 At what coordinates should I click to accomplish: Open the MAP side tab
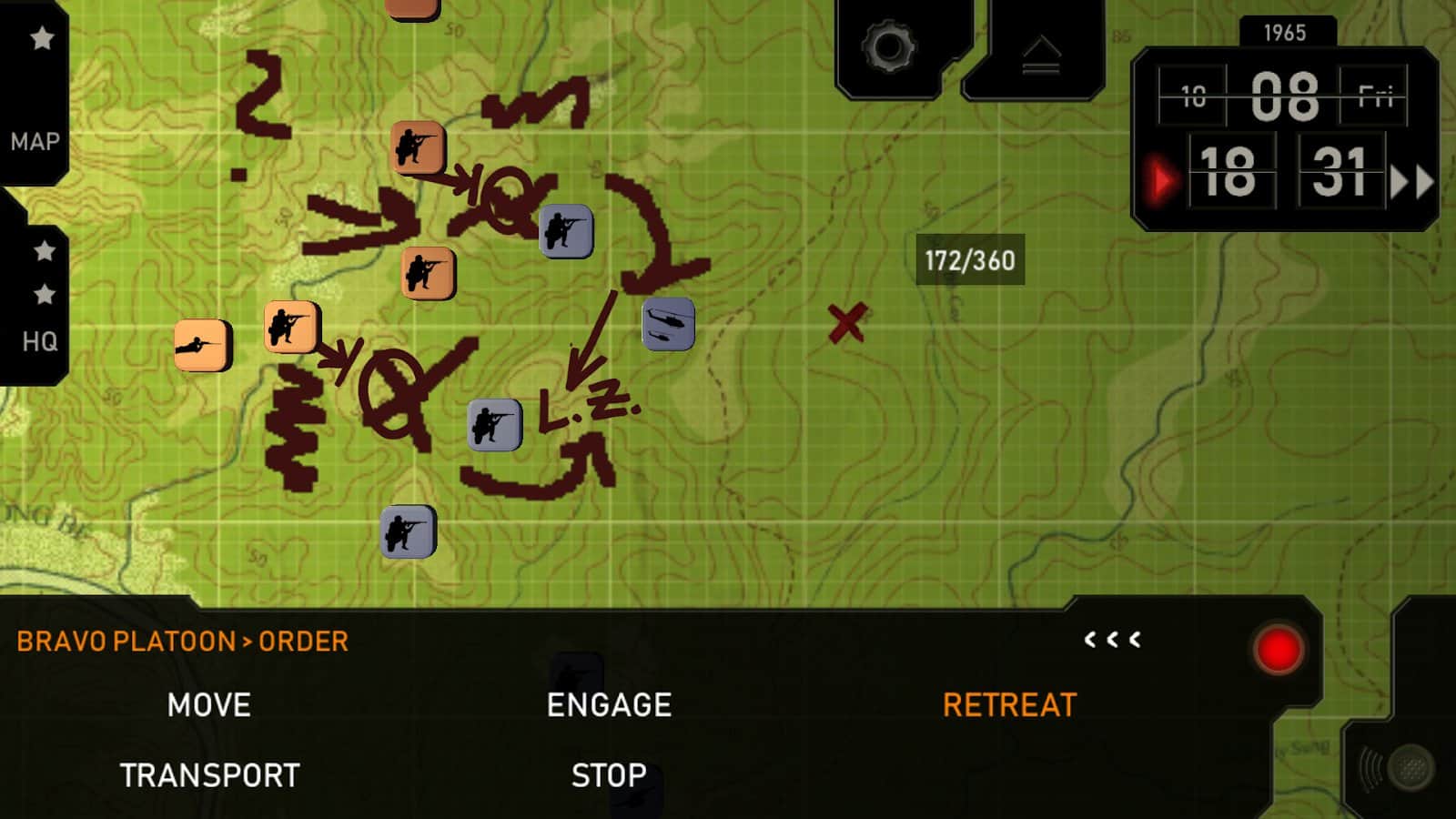click(35, 140)
